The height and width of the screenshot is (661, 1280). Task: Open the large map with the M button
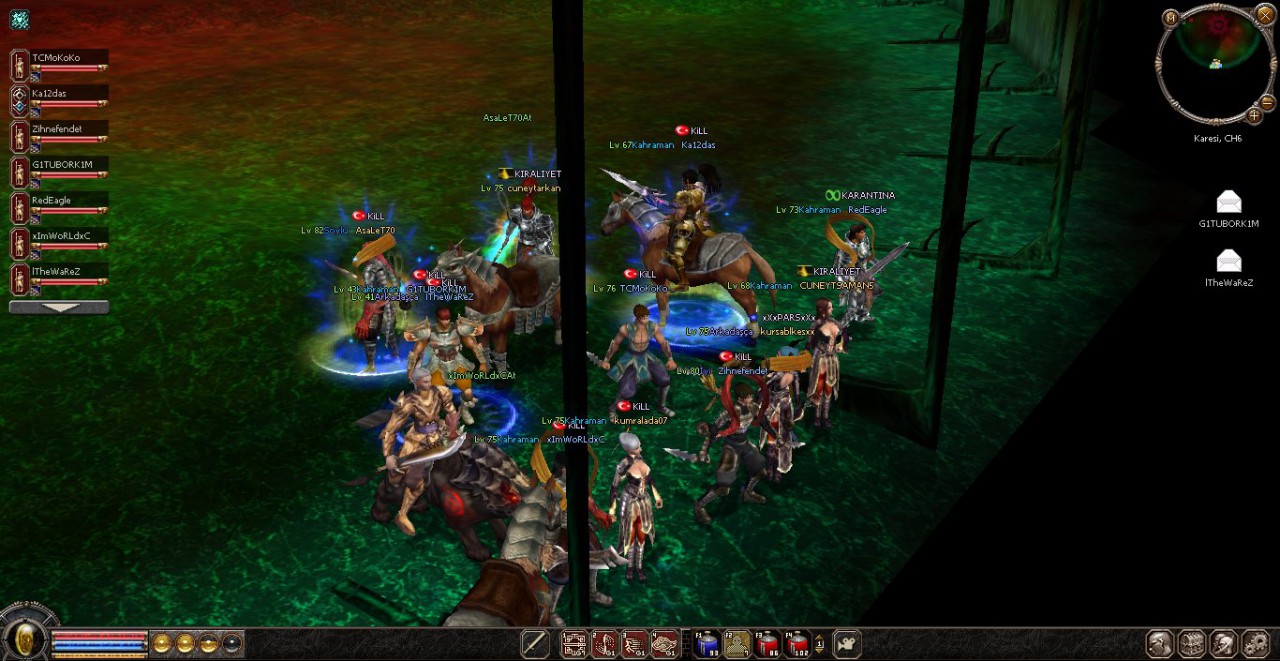point(1170,17)
